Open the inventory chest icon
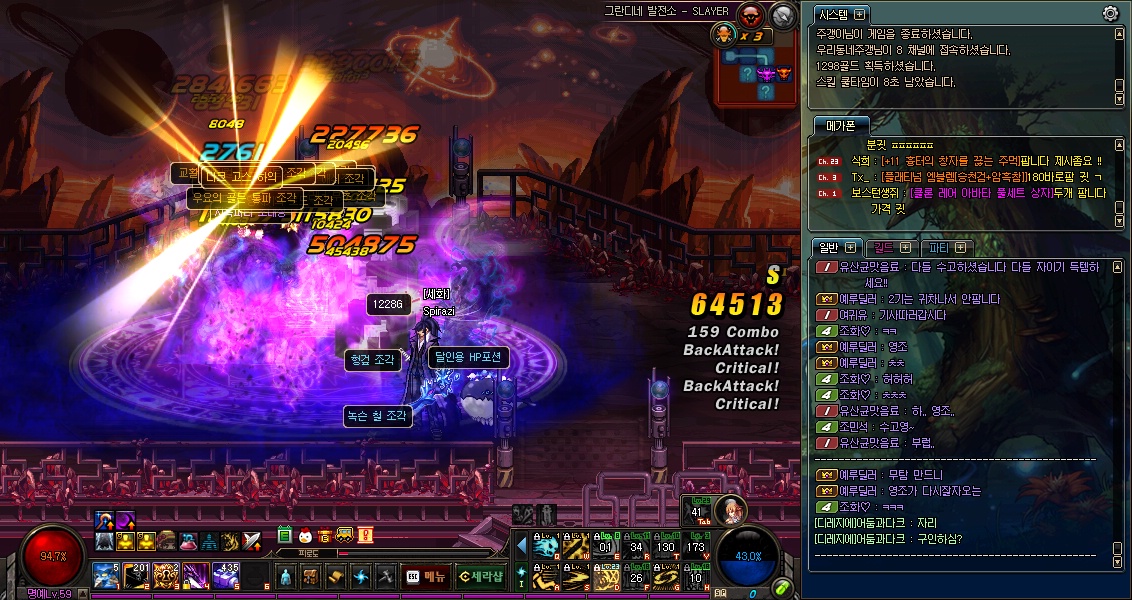 [x=311, y=577]
